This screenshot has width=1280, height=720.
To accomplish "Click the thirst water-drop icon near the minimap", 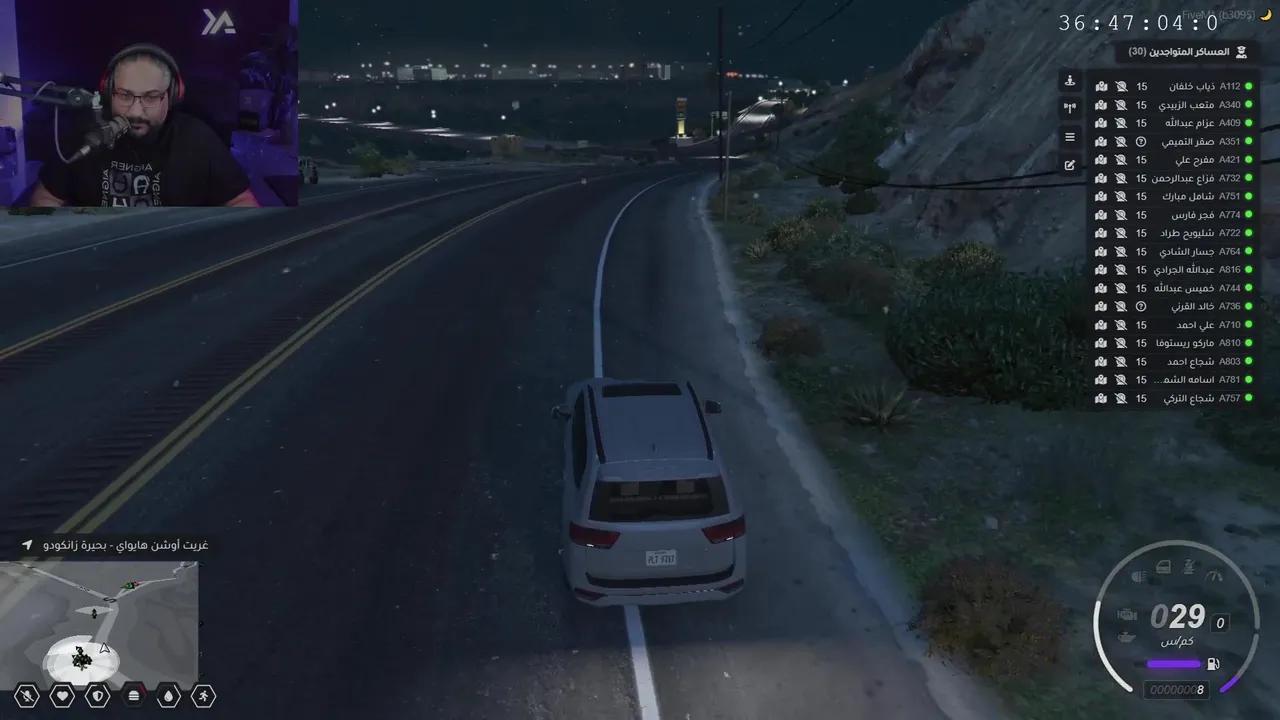I will click(168, 695).
